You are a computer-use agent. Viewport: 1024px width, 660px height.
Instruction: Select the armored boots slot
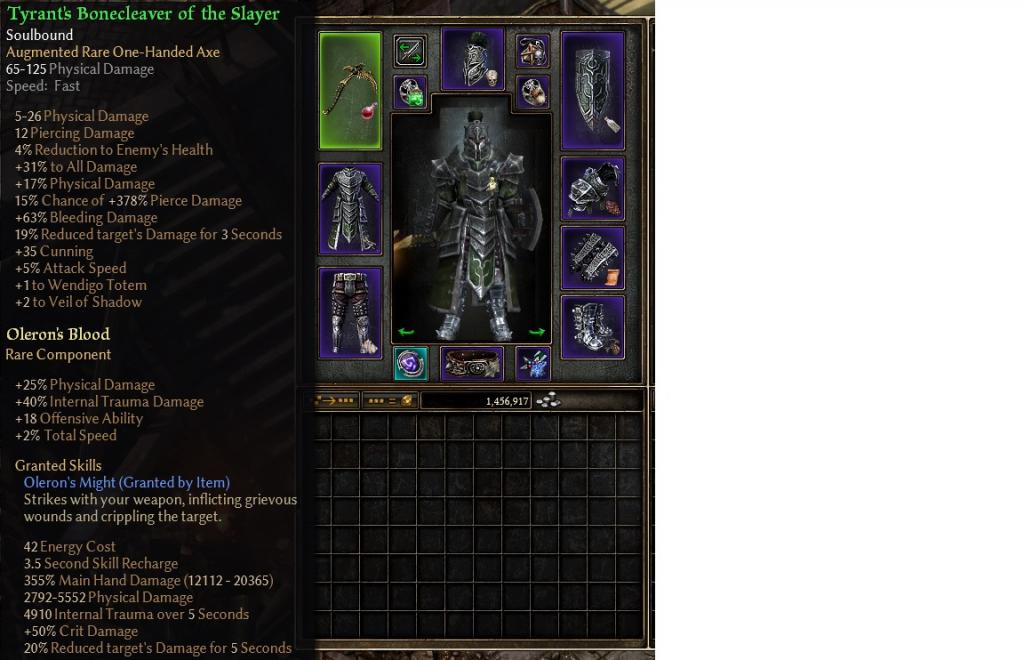tap(593, 327)
